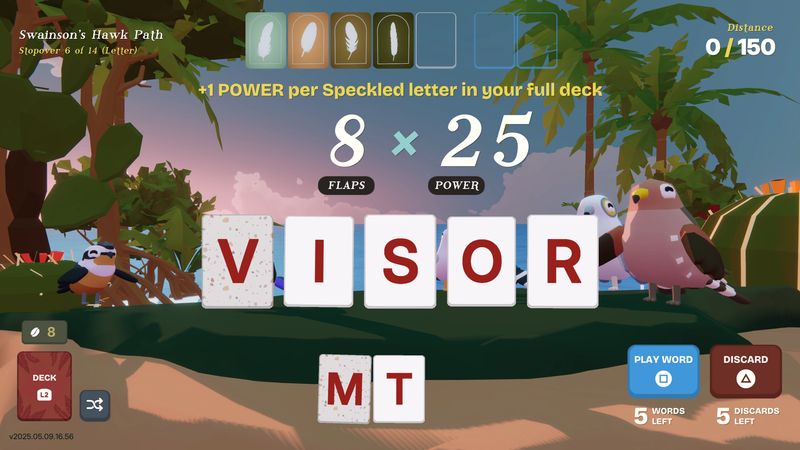The height and width of the screenshot is (450, 800).
Task: Inspect the pale green feather card
Action: pos(265,40)
